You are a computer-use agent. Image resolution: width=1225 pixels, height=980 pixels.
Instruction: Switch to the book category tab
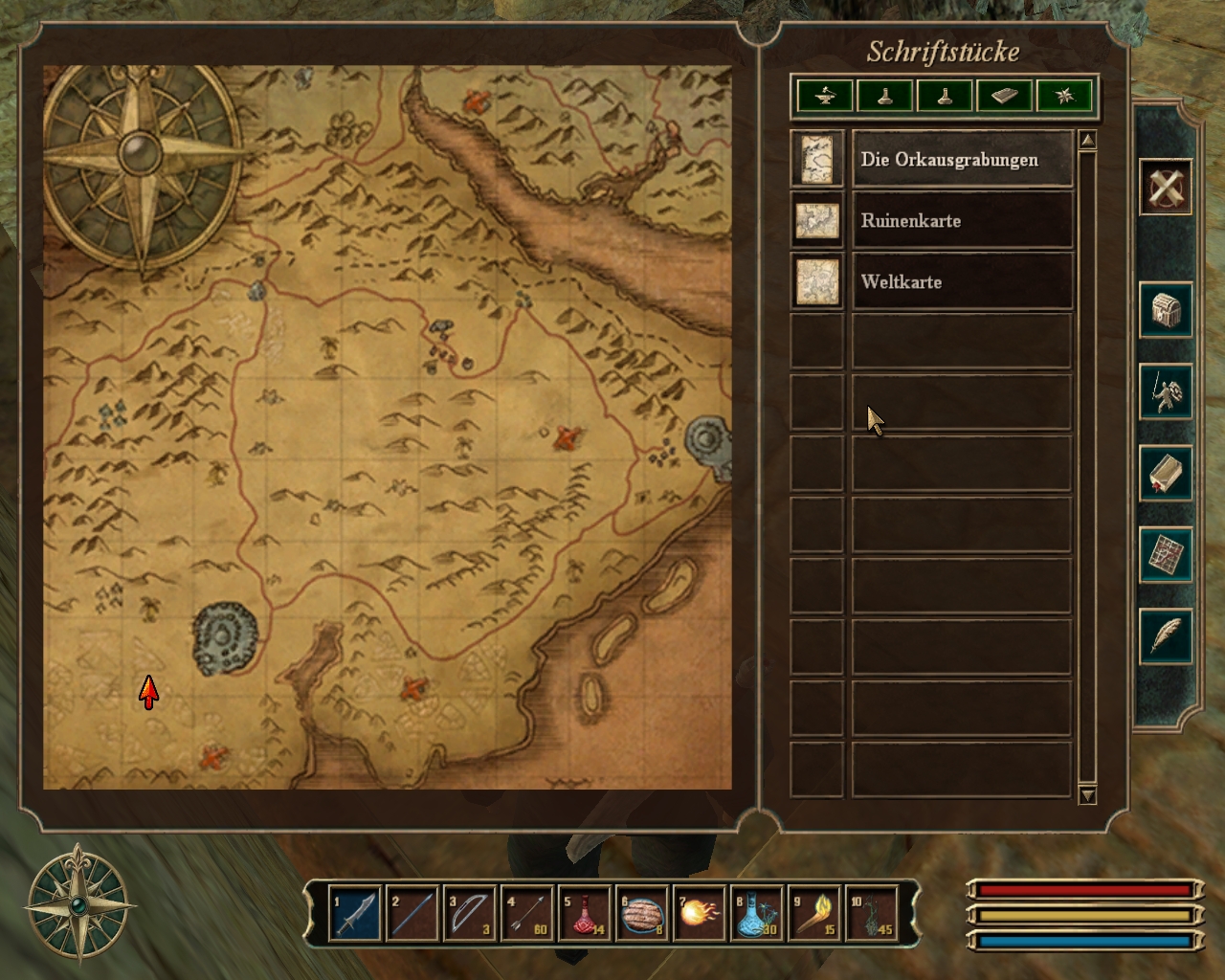[x=1004, y=96]
